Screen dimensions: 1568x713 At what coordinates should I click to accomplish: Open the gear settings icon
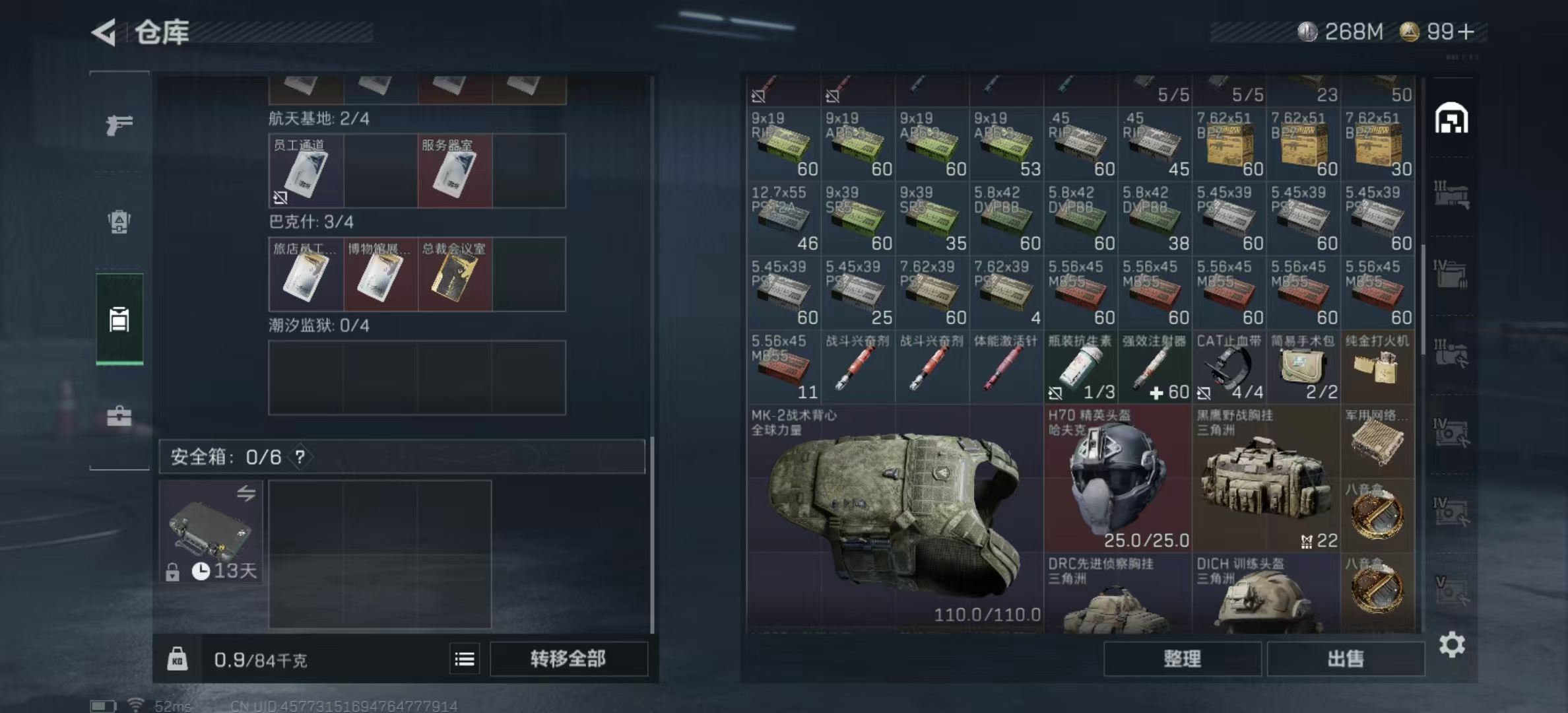pos(1452,644)
